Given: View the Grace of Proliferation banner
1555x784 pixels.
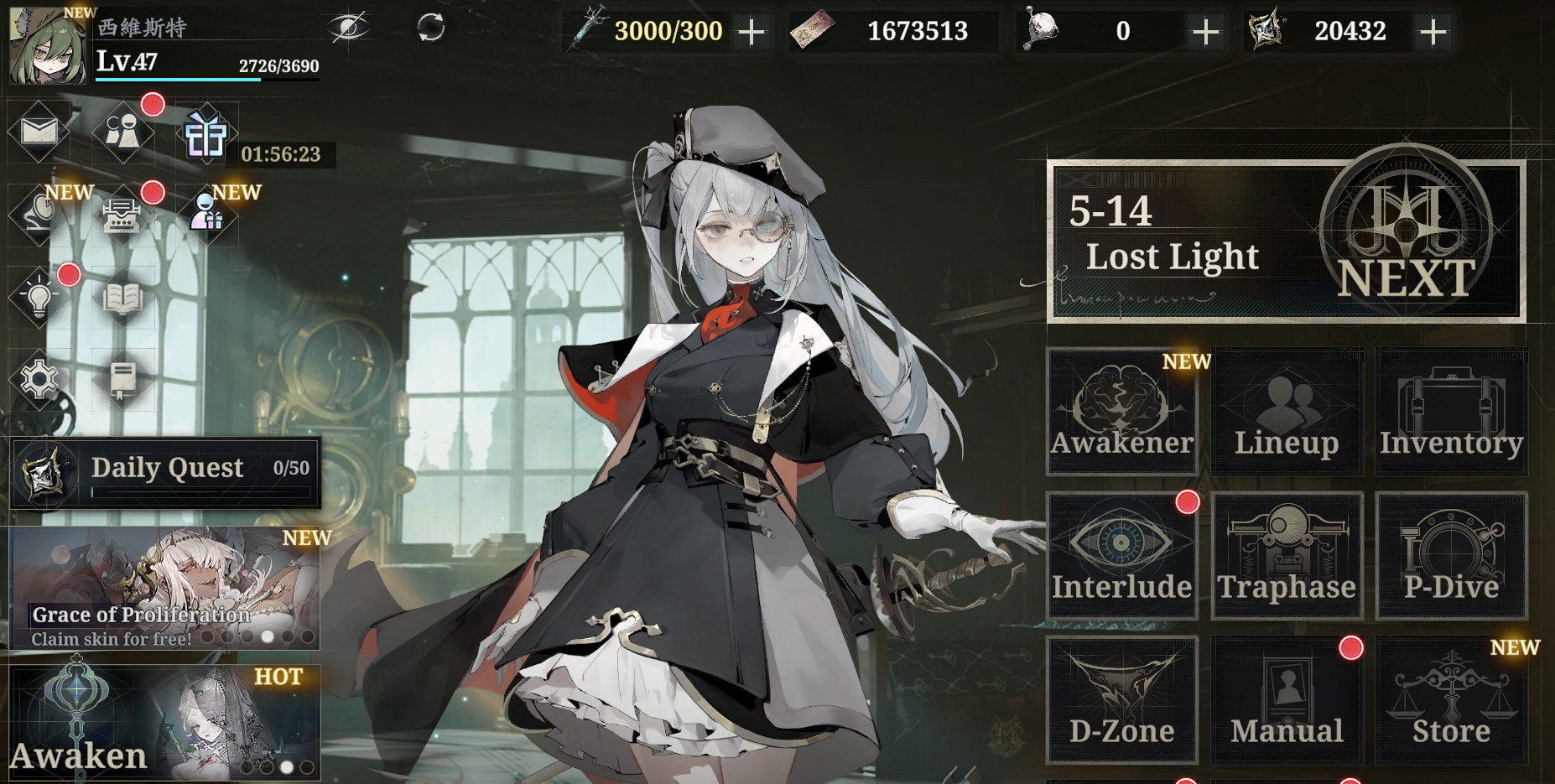Looking at the screenshot, I should [166, 589].
